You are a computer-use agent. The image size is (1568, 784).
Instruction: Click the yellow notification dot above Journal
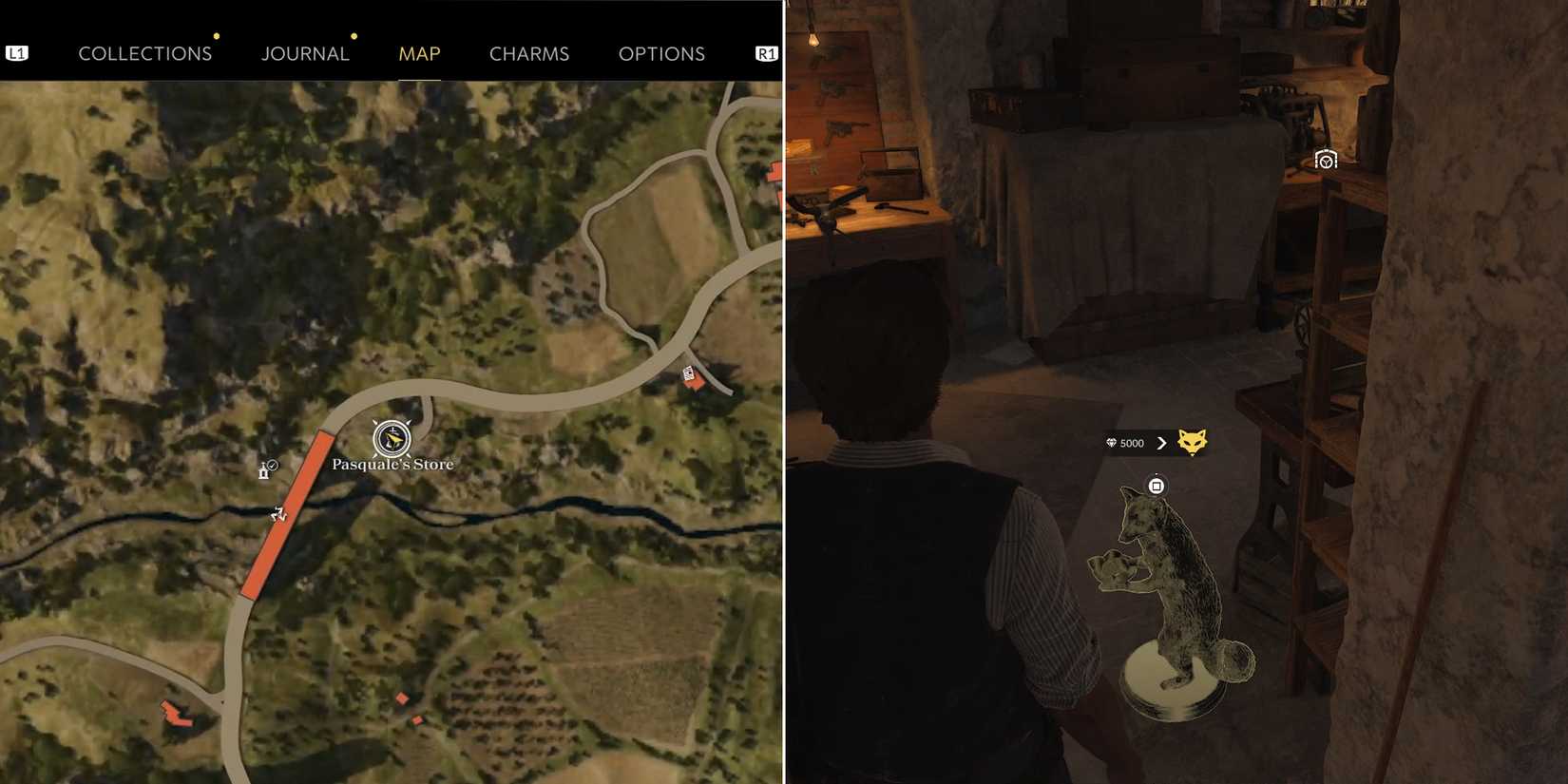(x=354, y=36)
